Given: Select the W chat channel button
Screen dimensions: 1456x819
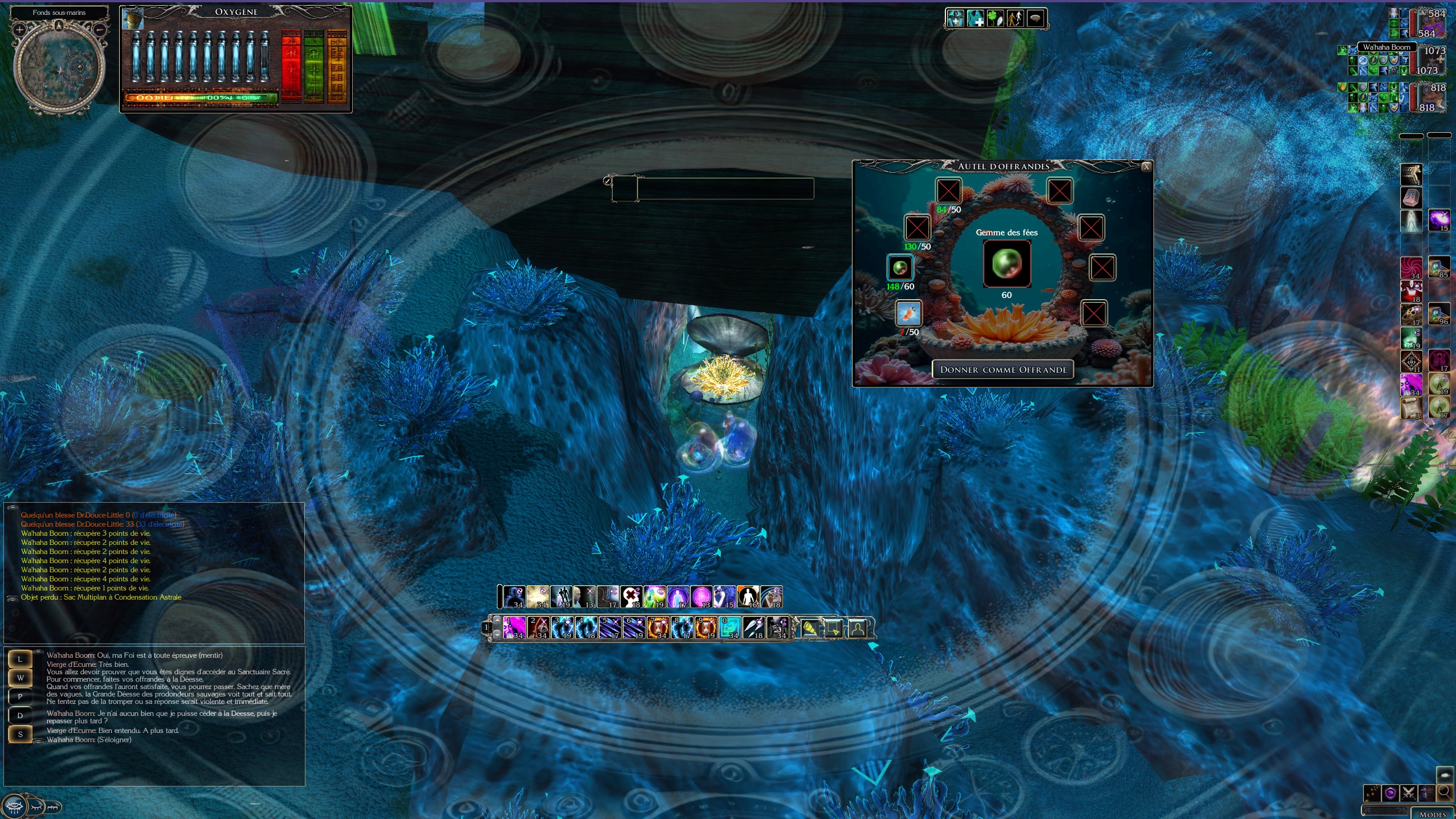Looking at the screenshot, I should point(20,678).
